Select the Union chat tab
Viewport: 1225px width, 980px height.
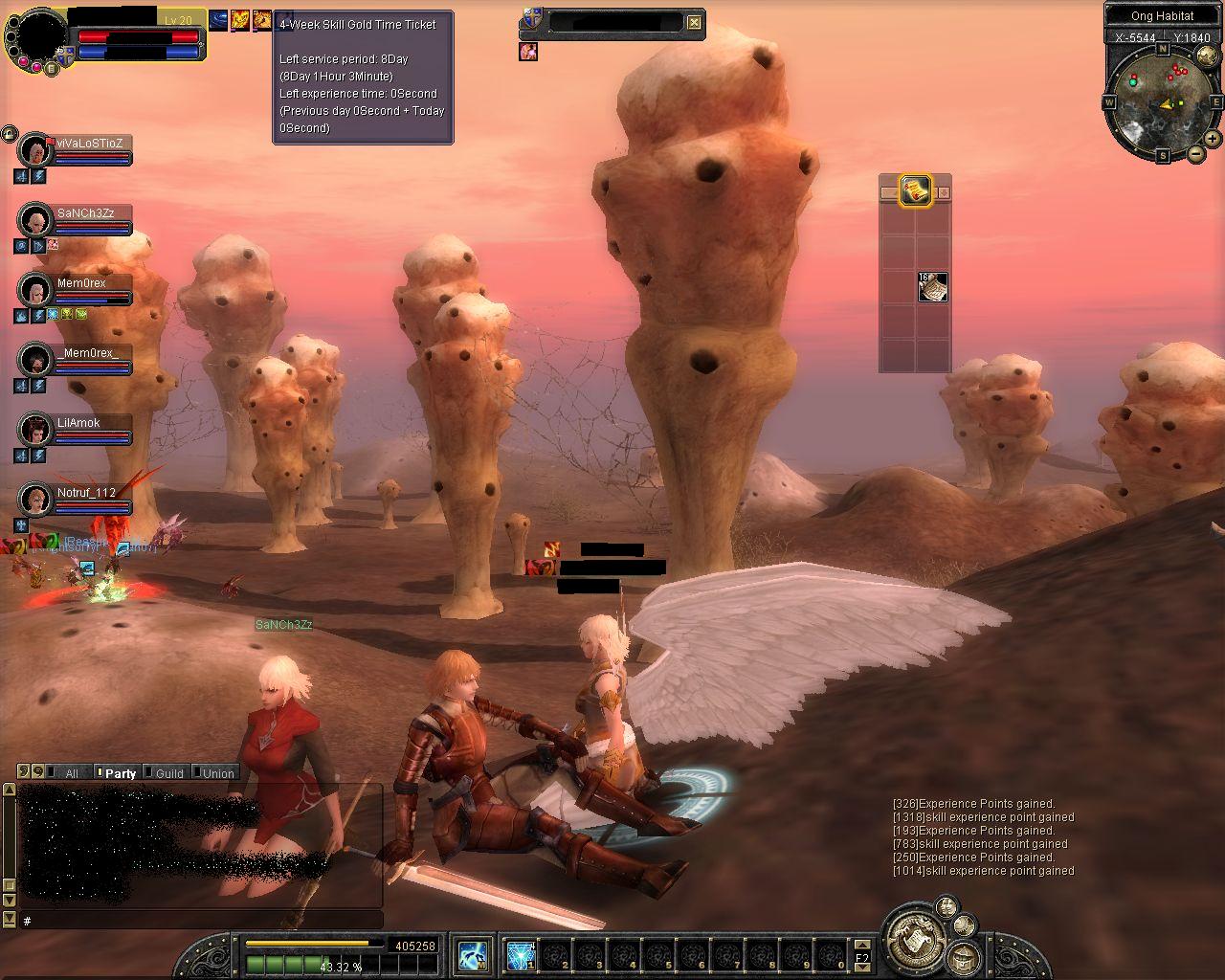point(218,773)
